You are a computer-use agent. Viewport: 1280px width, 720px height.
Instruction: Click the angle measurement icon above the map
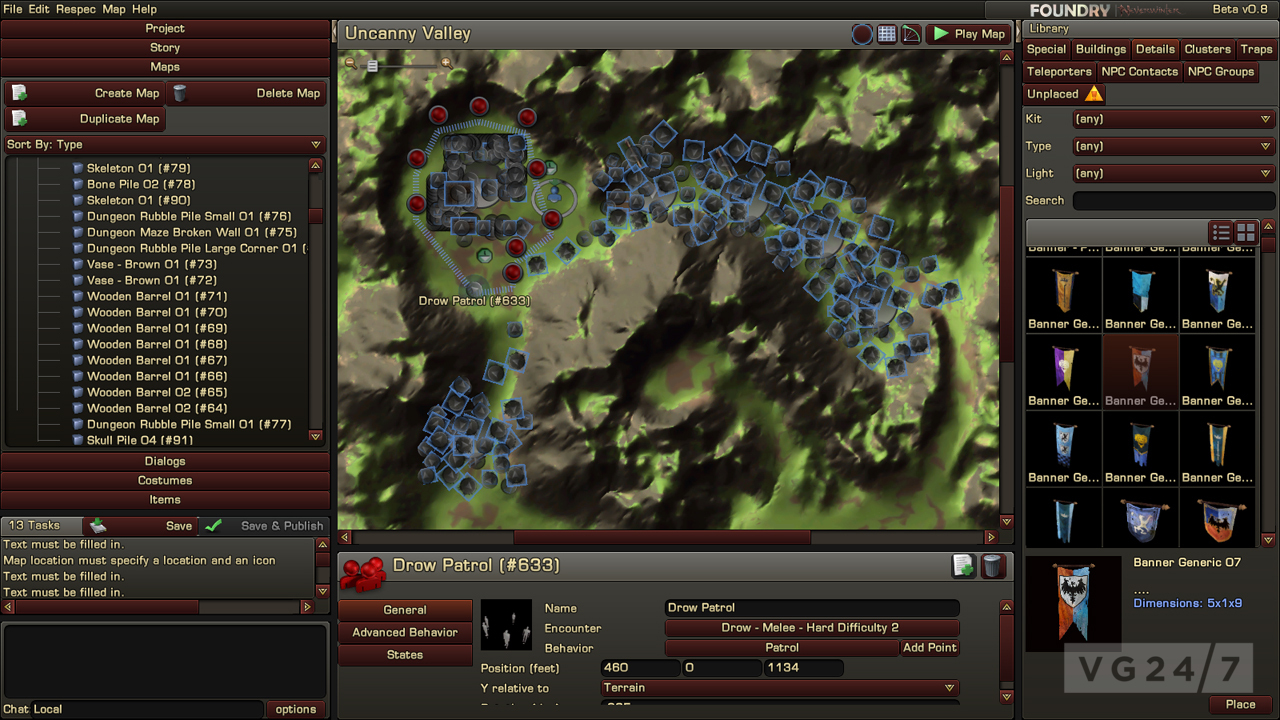click(x=911, y=33)
